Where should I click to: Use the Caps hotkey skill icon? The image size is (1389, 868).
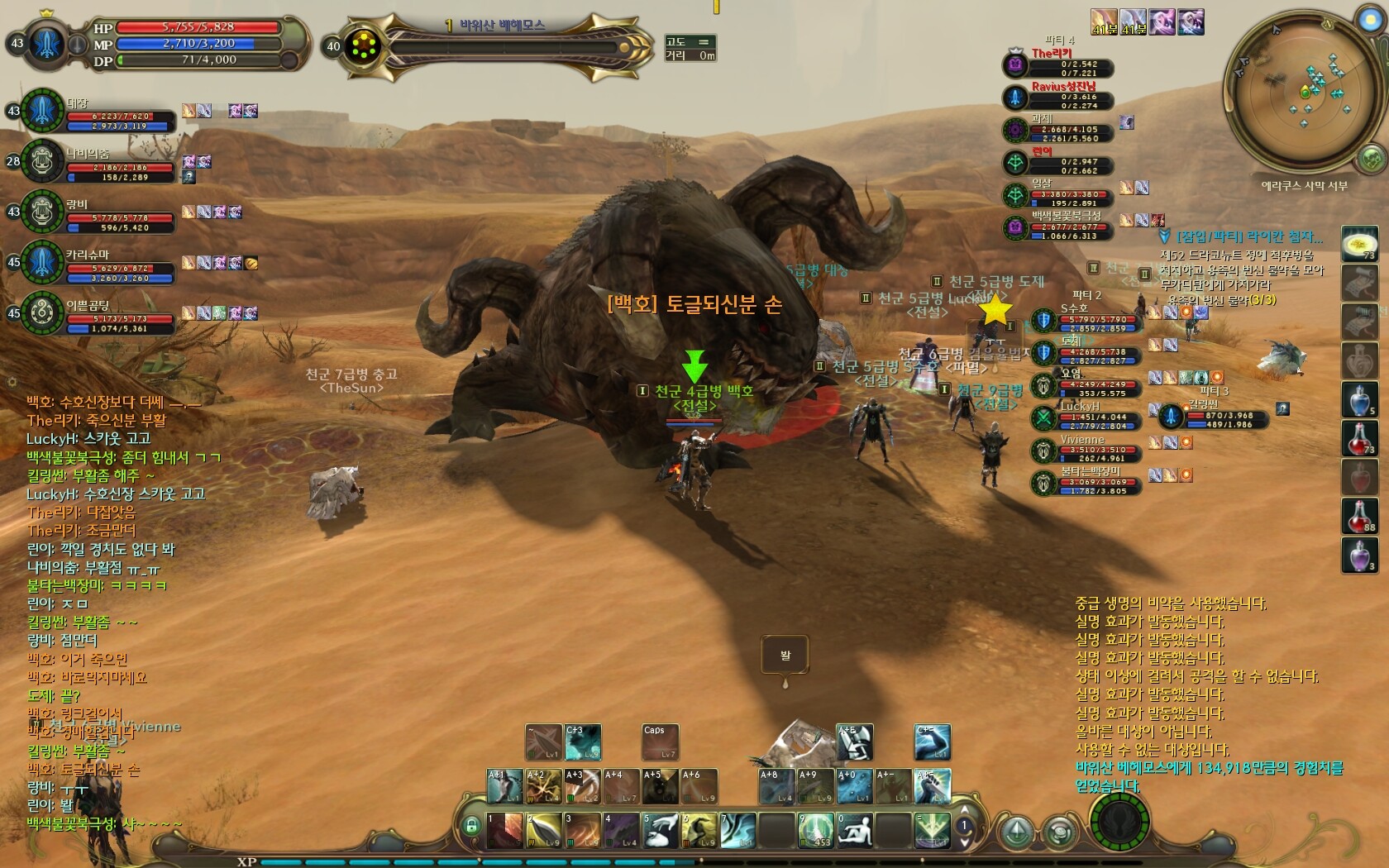pos(660,742)
